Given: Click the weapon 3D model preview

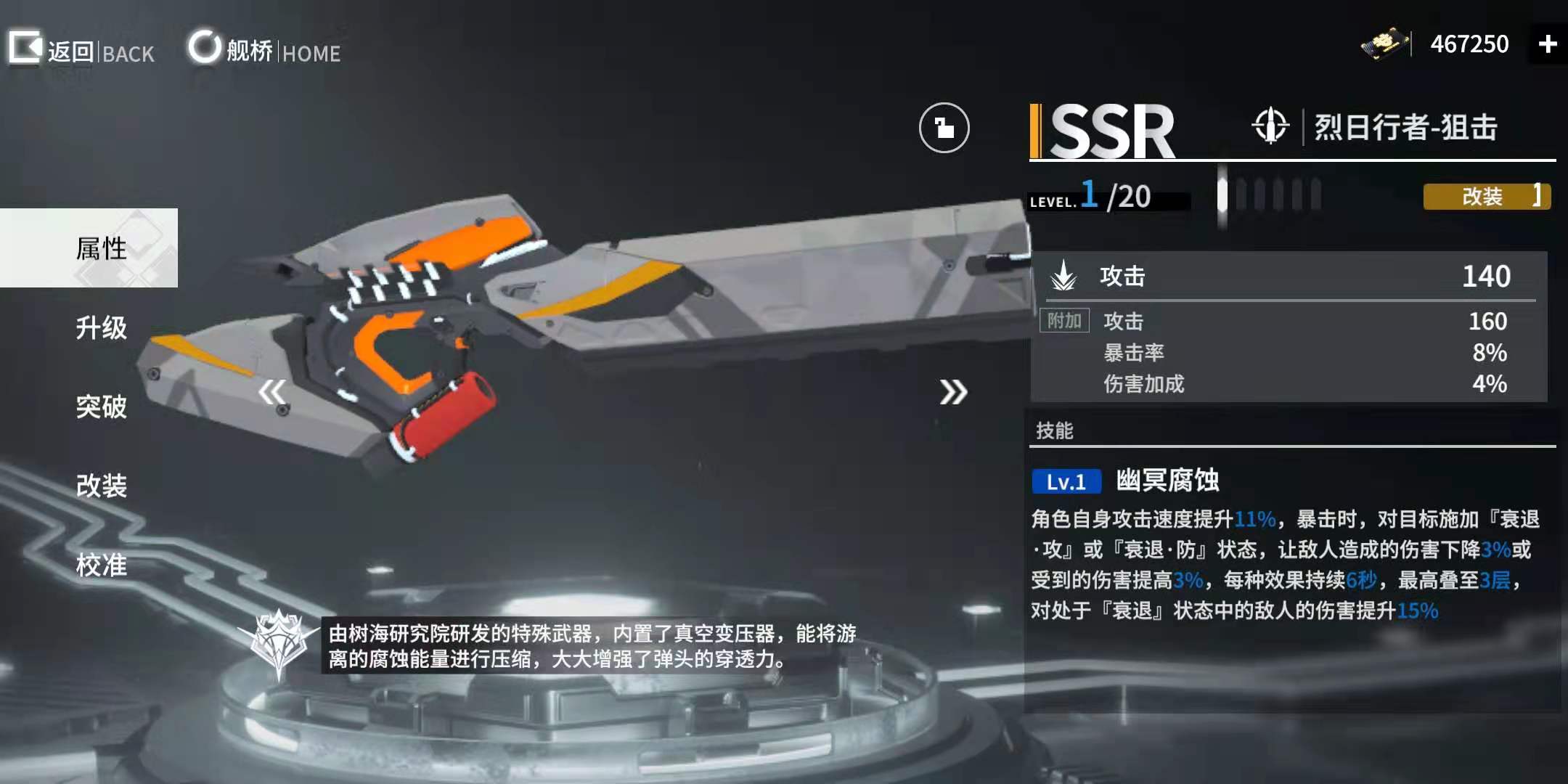Looking at the screenshot, I should 581,327.
